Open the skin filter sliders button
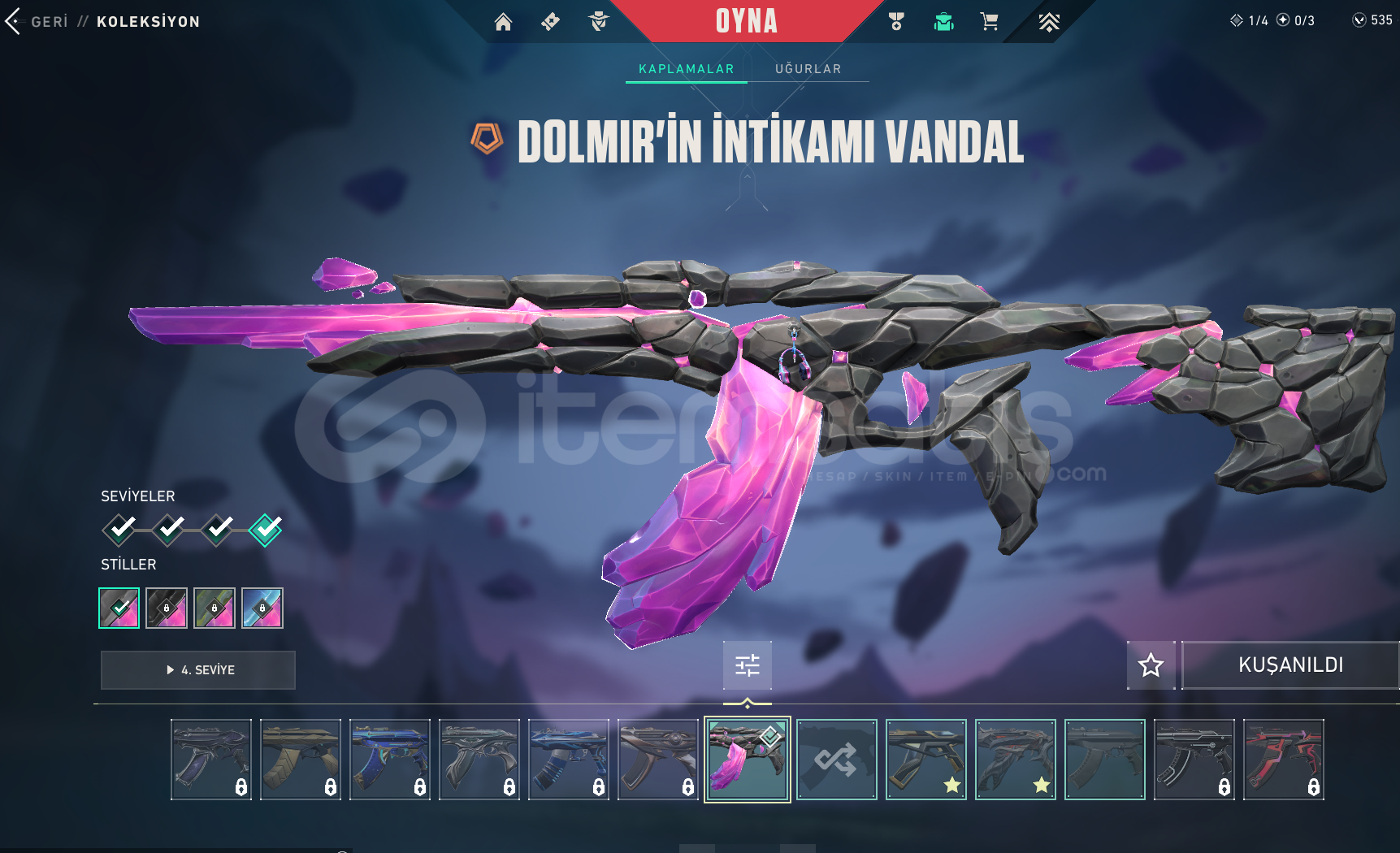 tap(748, 665)
